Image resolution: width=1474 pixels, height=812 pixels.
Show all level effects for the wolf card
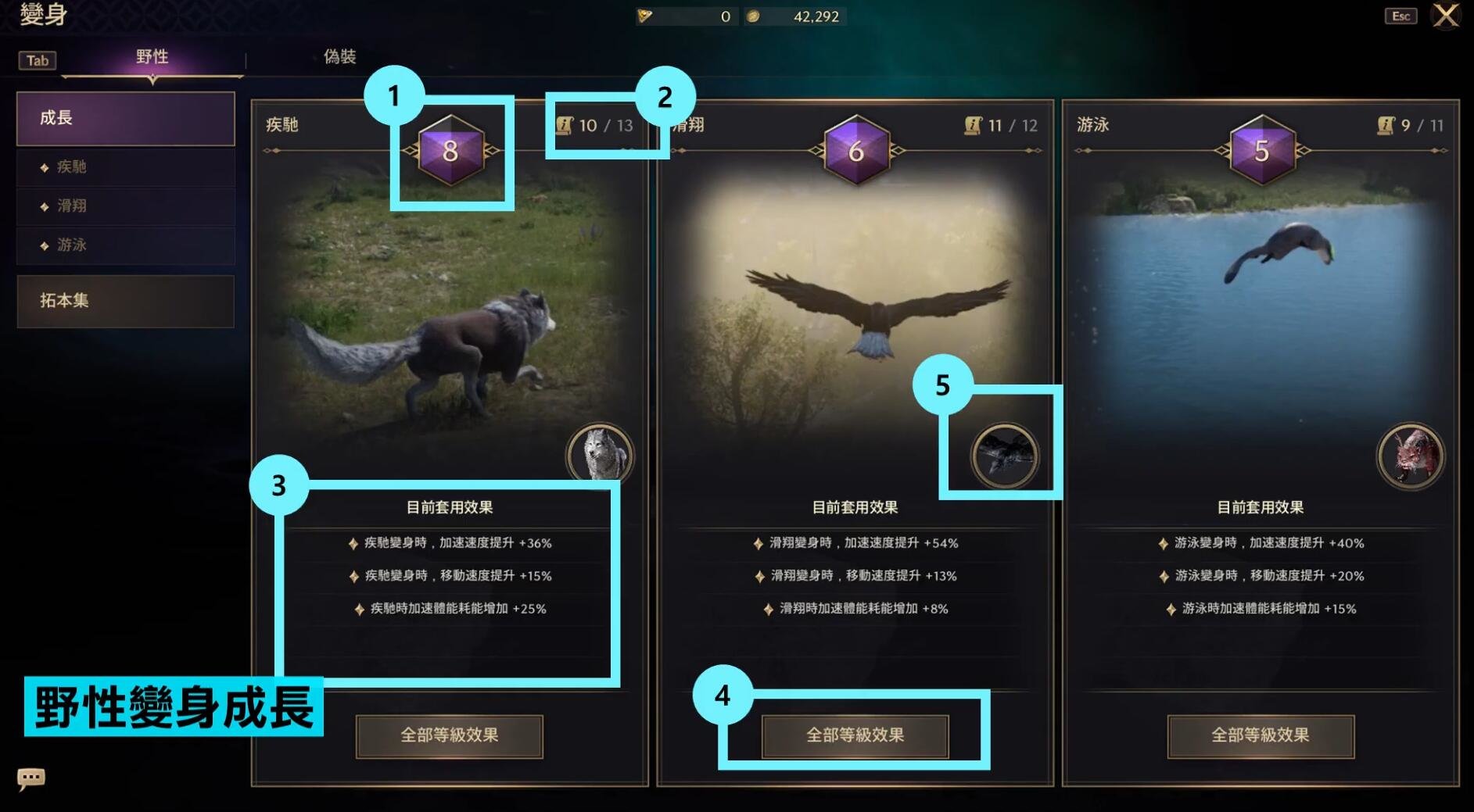click(x=449, y=735)
